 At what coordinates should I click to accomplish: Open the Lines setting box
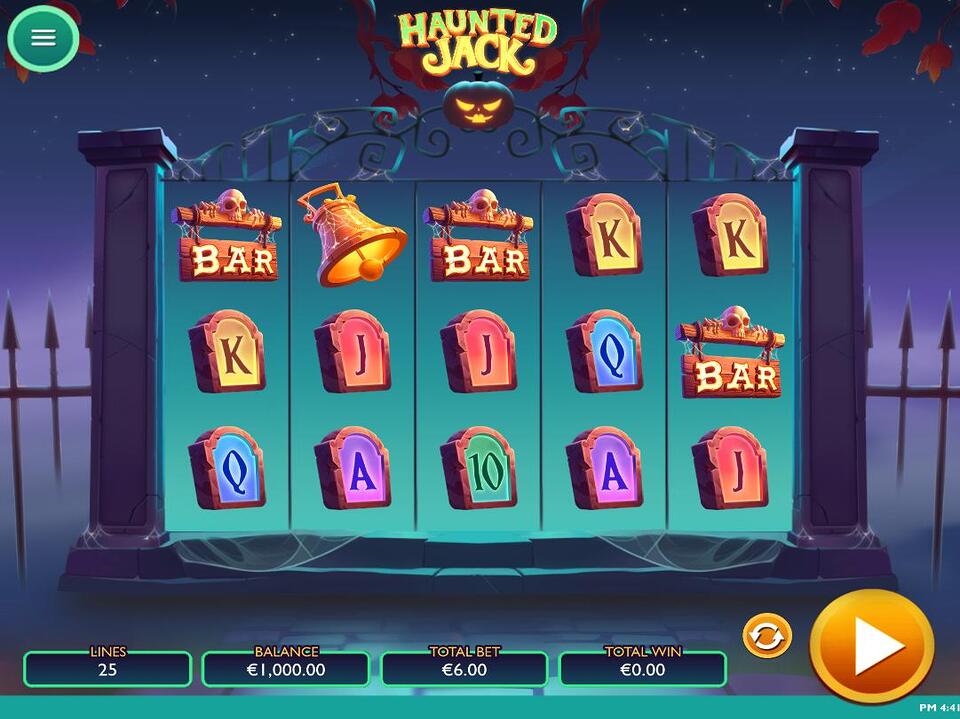107,668
